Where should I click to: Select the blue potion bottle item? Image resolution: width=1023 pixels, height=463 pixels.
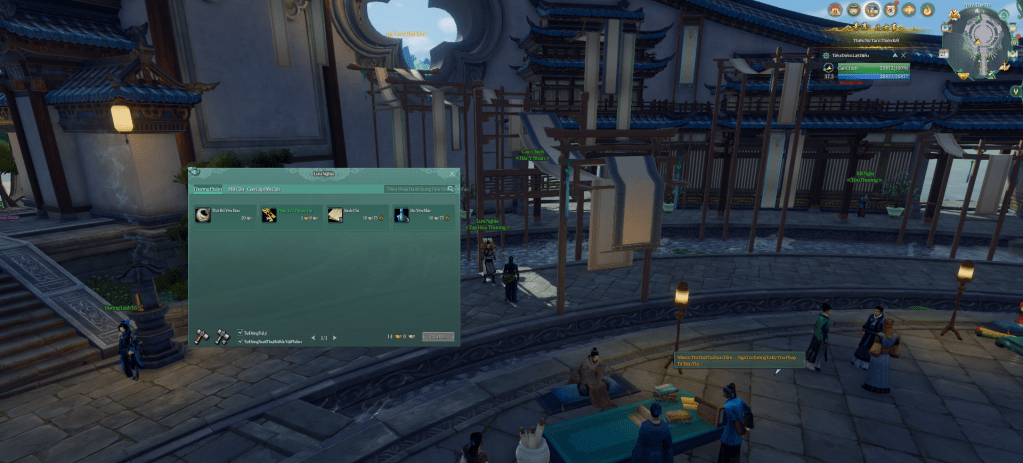click(401, 214)
